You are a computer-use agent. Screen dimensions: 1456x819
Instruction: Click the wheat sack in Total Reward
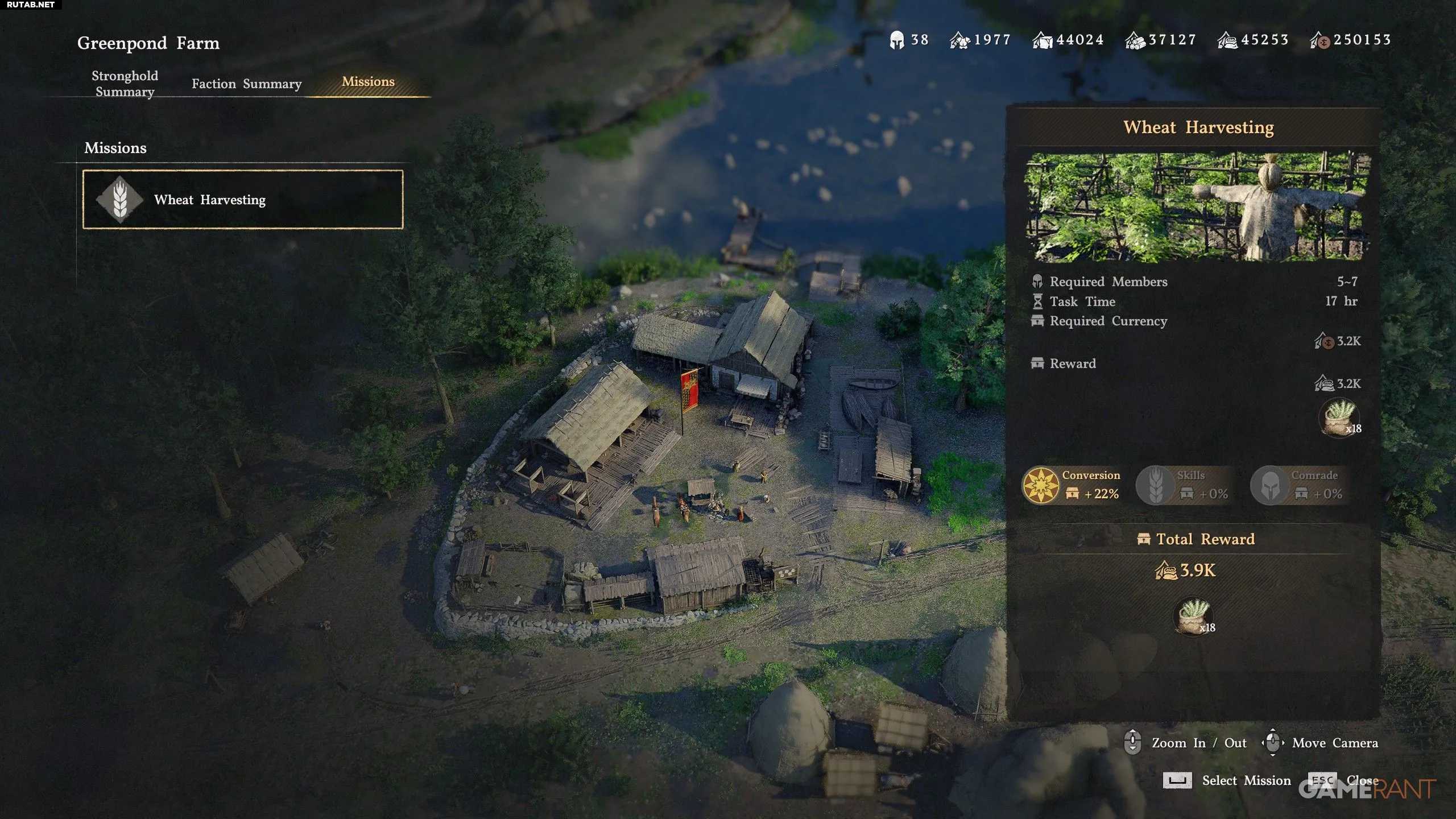pyautogui.click(x=1193, y=616)
